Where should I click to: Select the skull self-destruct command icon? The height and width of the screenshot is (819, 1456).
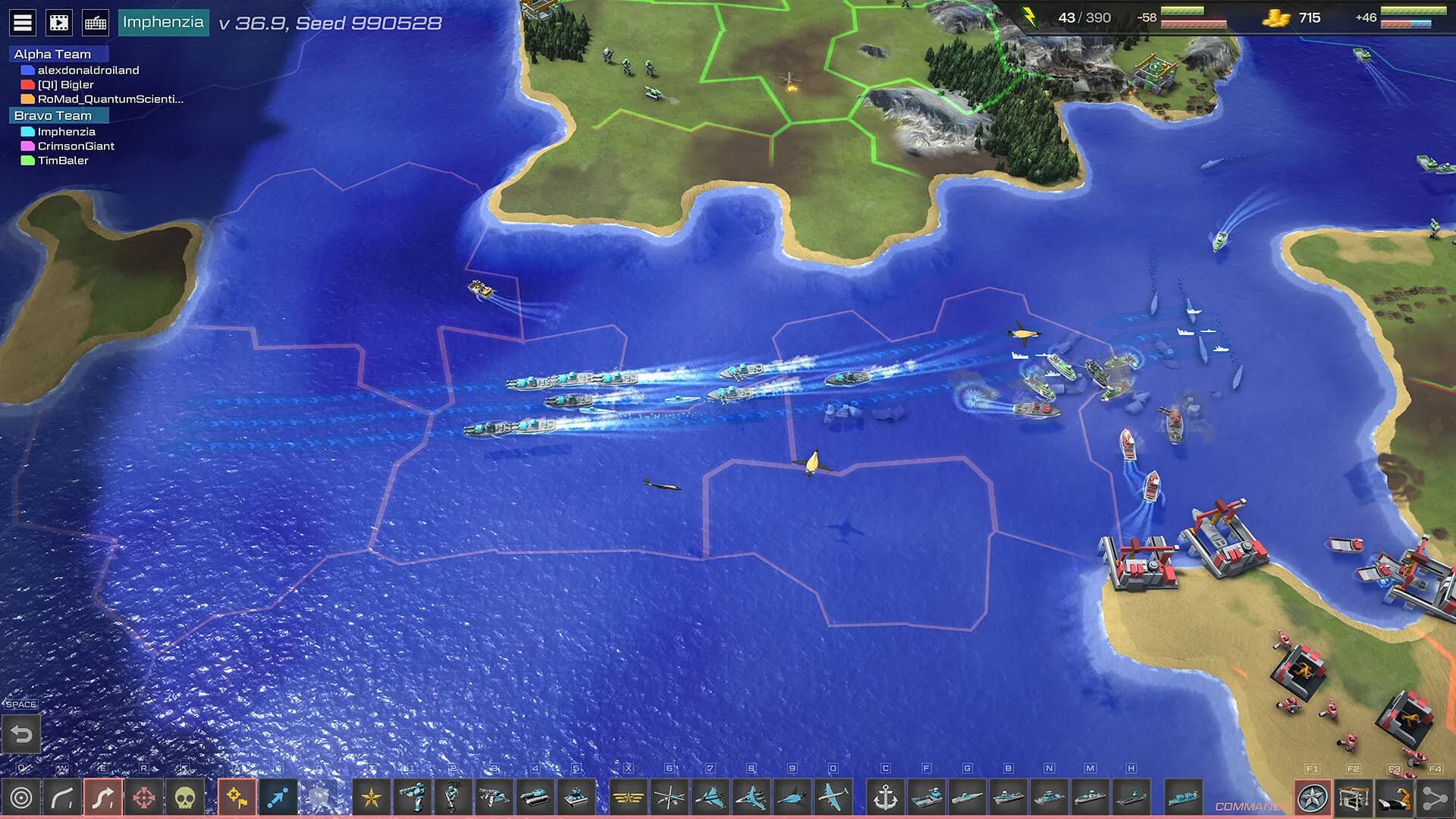(x=184, y=797)
